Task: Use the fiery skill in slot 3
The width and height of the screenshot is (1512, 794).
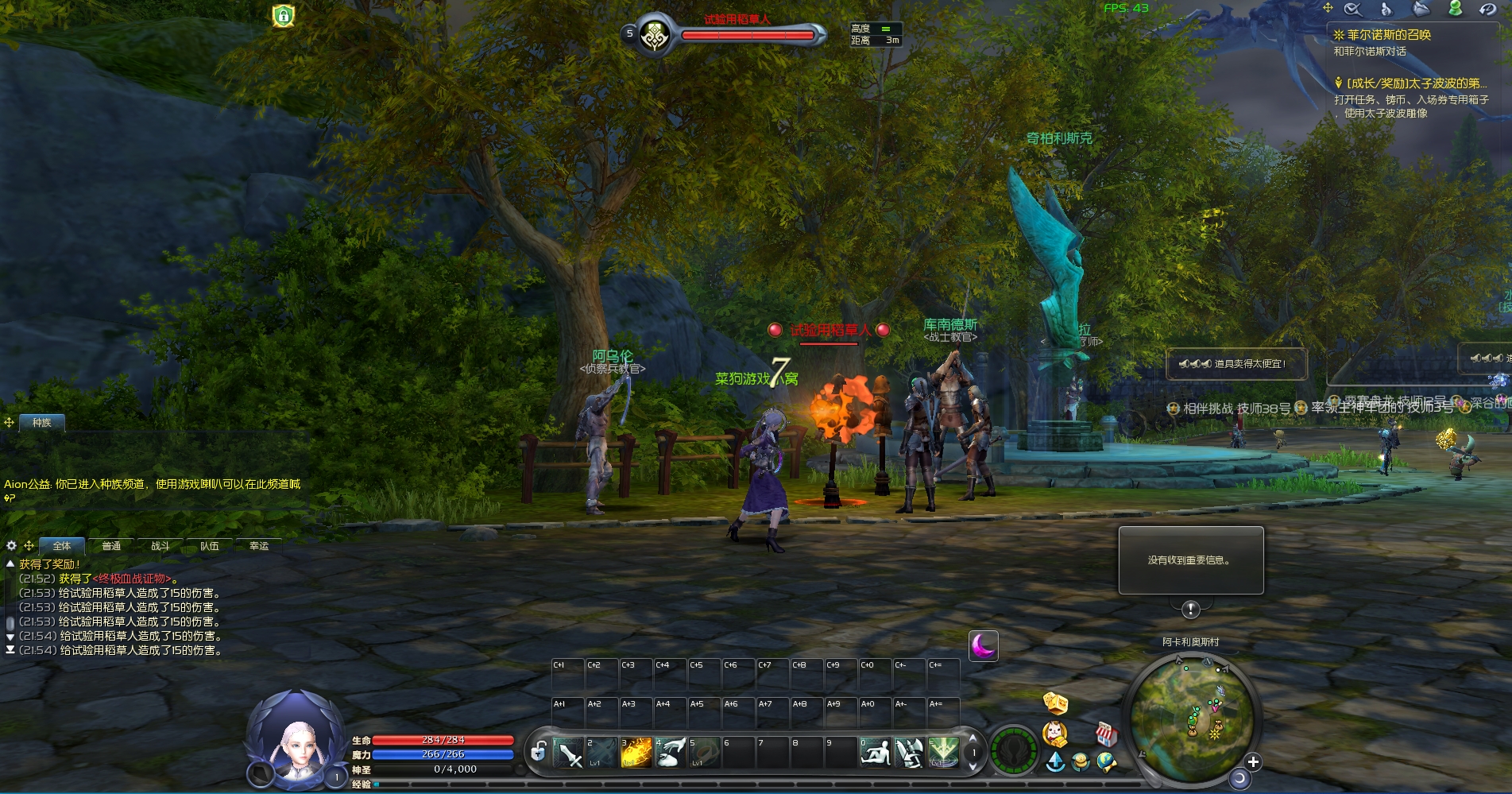Action: coord(636,752)
